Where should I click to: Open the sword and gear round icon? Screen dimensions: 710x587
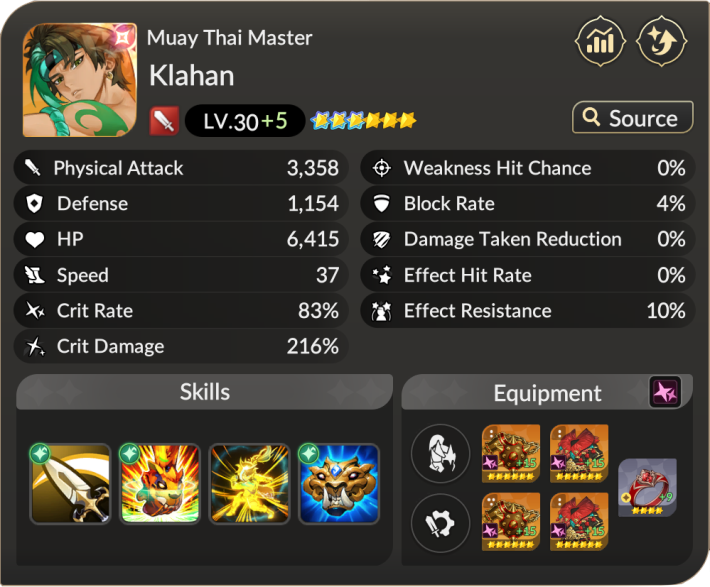pos(440,522)
